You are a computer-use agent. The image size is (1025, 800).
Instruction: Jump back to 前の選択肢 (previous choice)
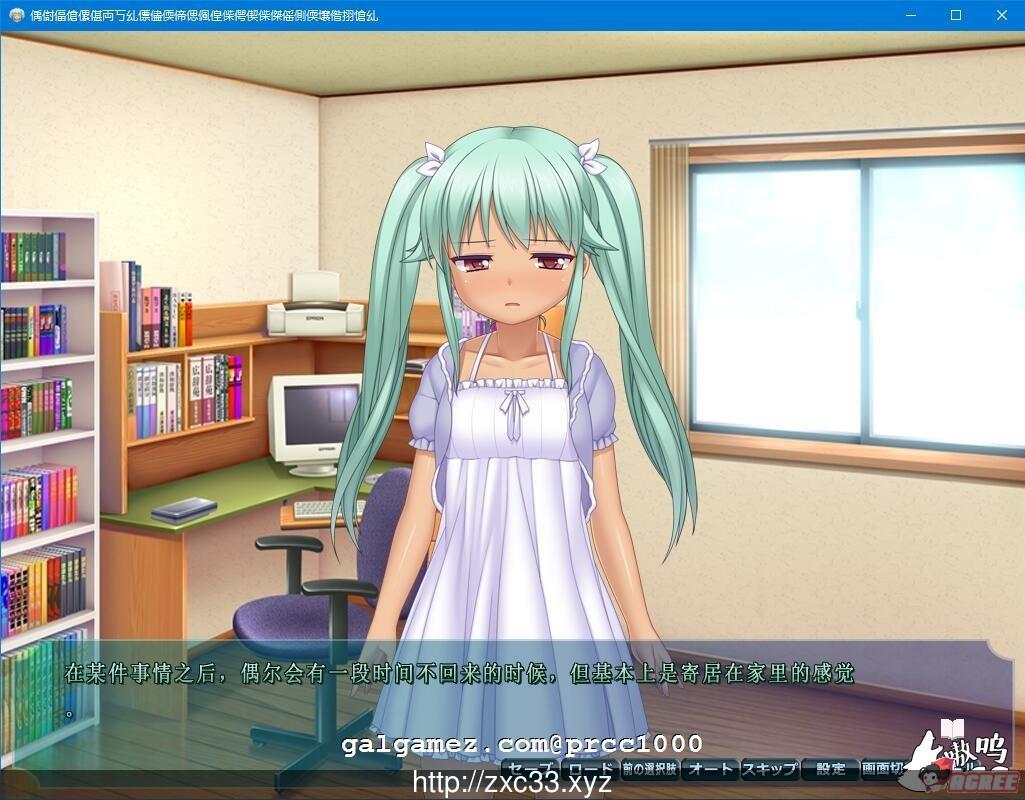pos(649,769)
